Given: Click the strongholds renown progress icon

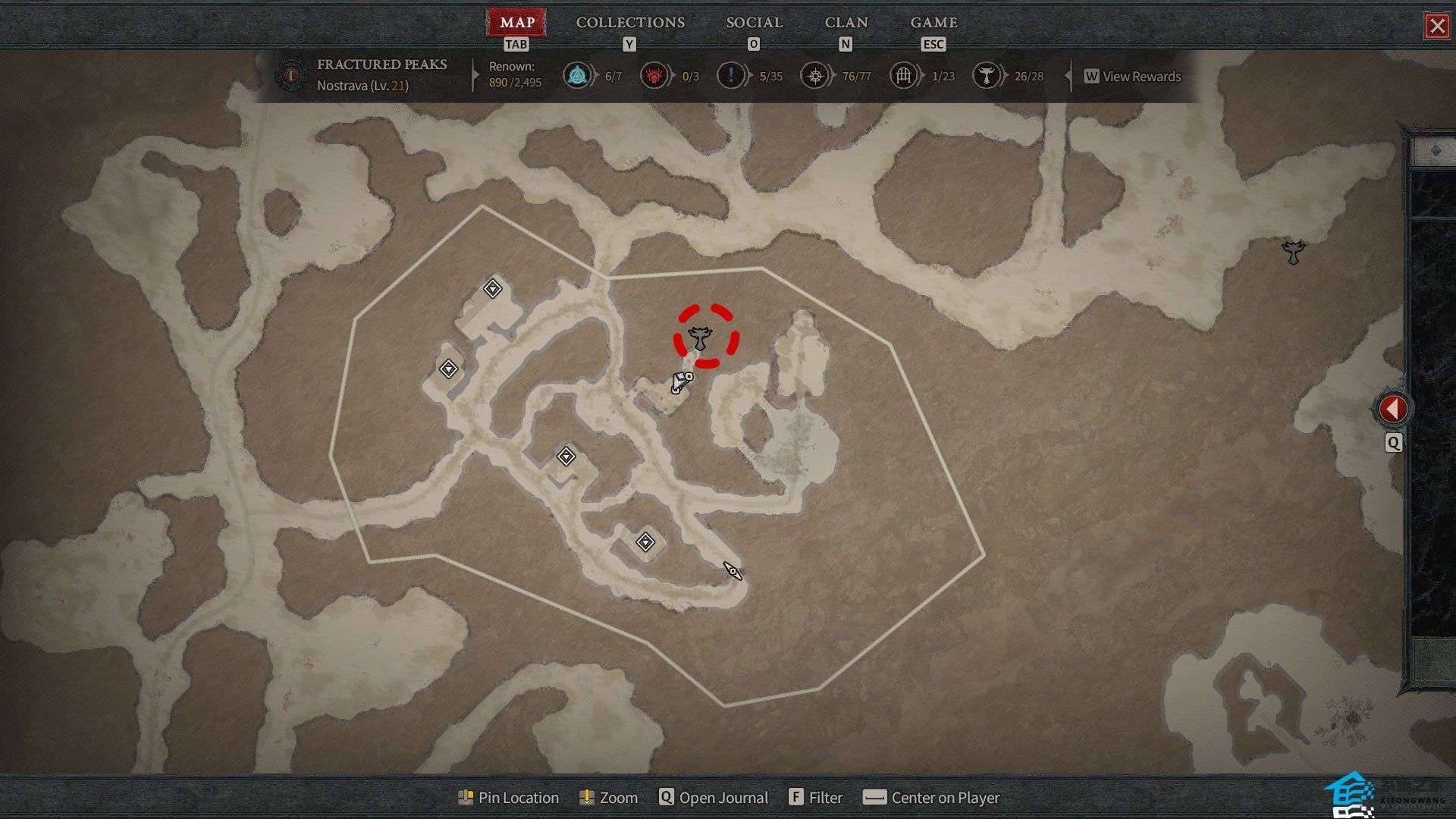Looking at the screenshot, I should point(654,76).
